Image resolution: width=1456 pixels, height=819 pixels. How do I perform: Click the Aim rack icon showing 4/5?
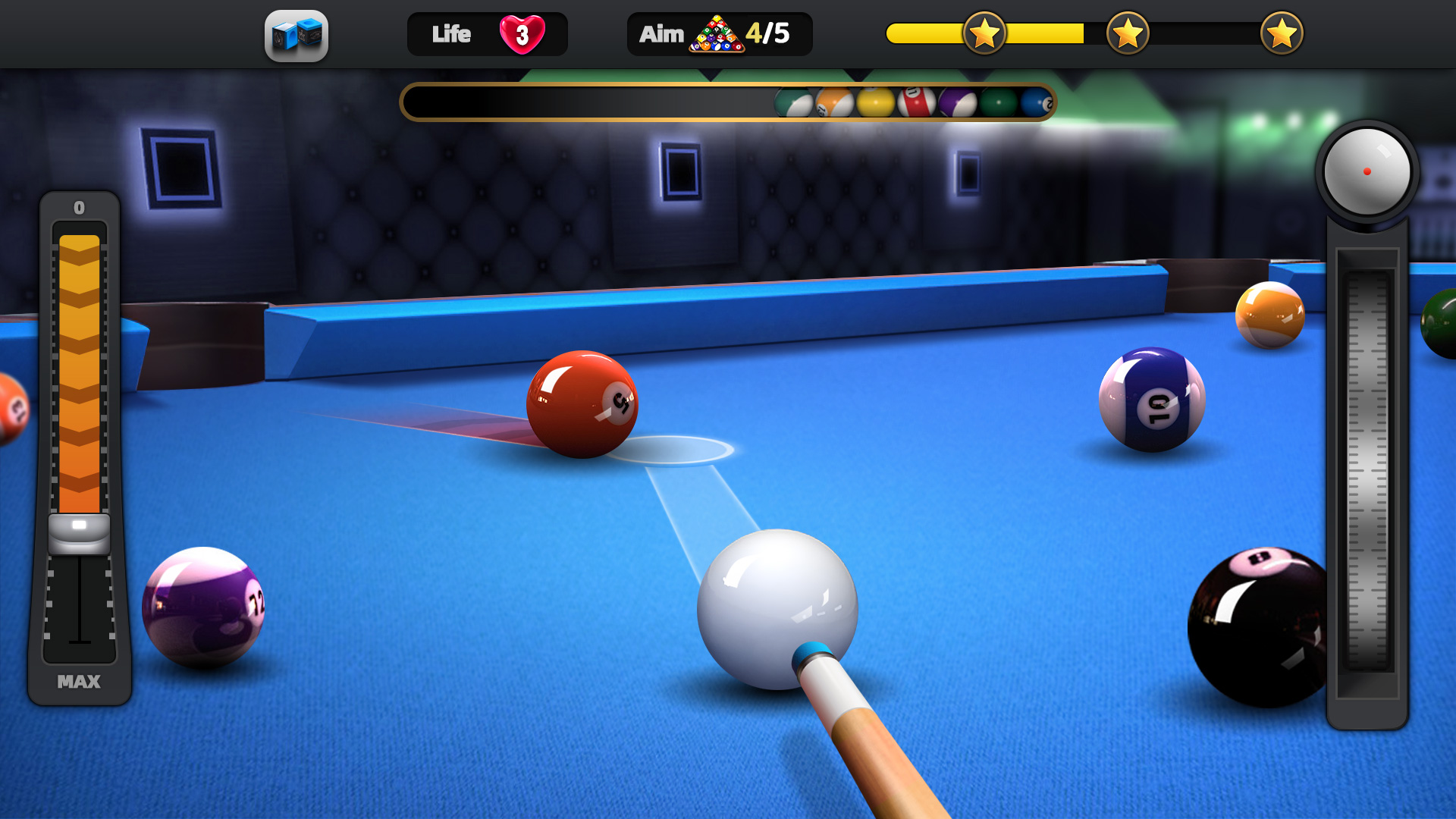tap(719, 33)
